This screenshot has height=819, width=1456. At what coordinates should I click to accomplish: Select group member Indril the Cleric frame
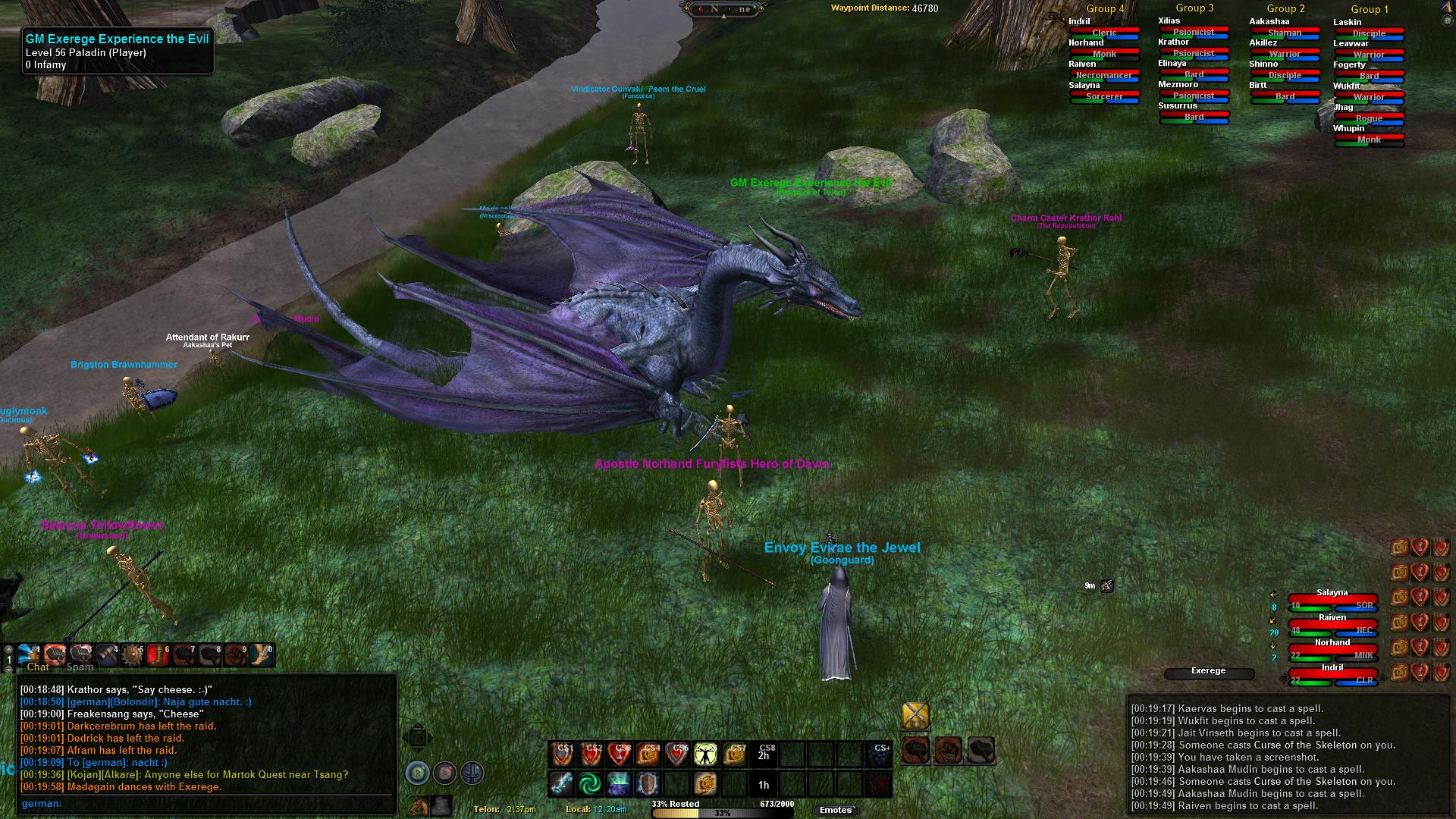click(x=1332, y=674)
